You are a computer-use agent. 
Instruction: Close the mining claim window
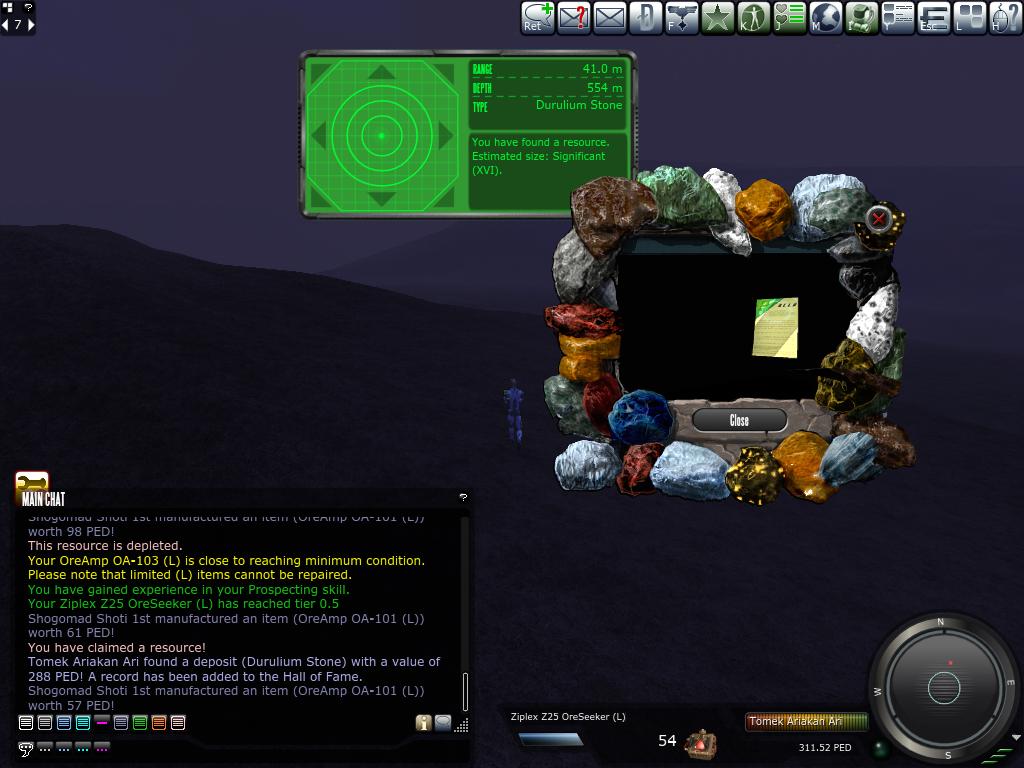coord(739,420)
